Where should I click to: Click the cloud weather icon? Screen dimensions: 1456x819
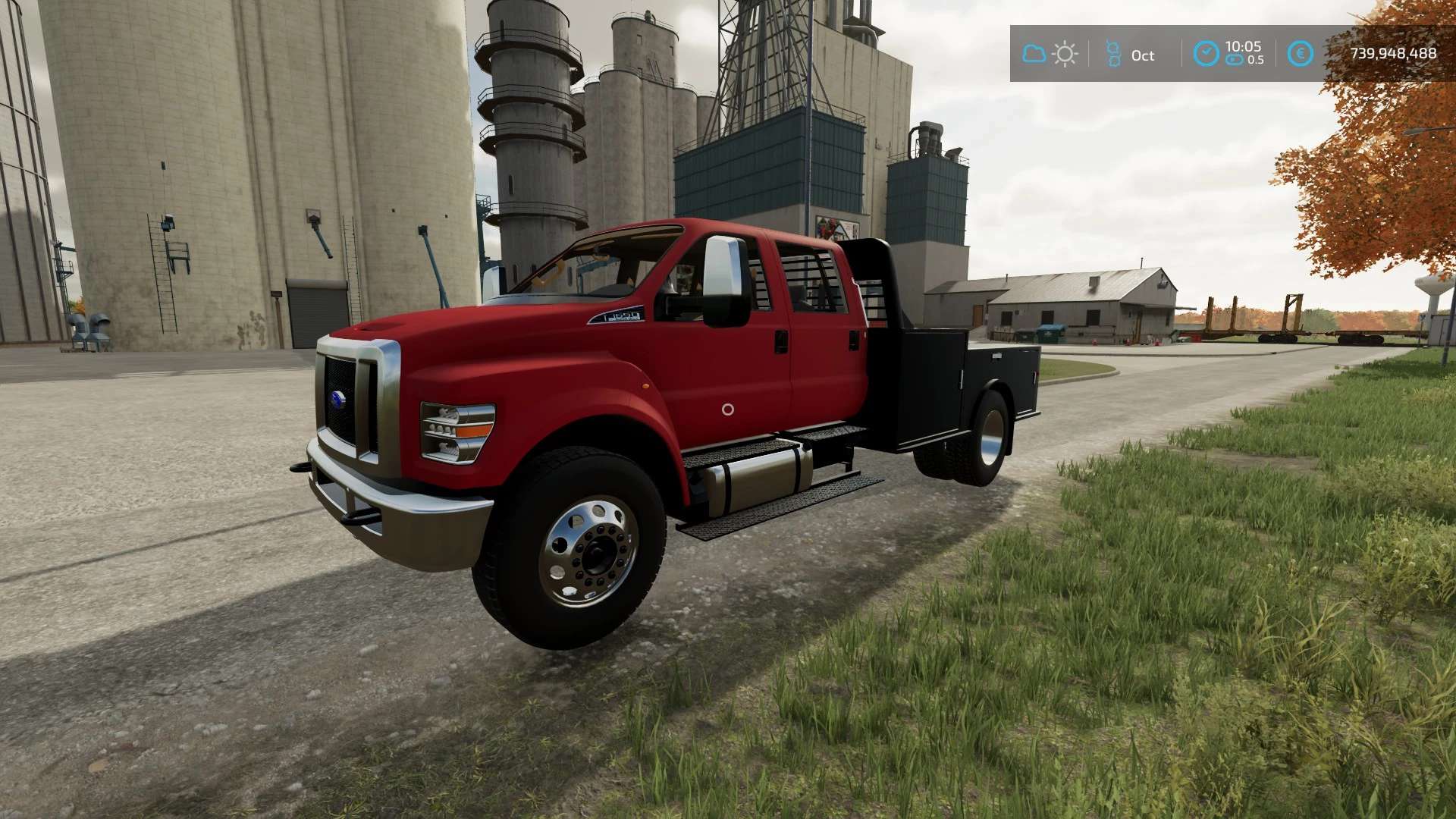pyautogui.click(x=1034, y=54)
